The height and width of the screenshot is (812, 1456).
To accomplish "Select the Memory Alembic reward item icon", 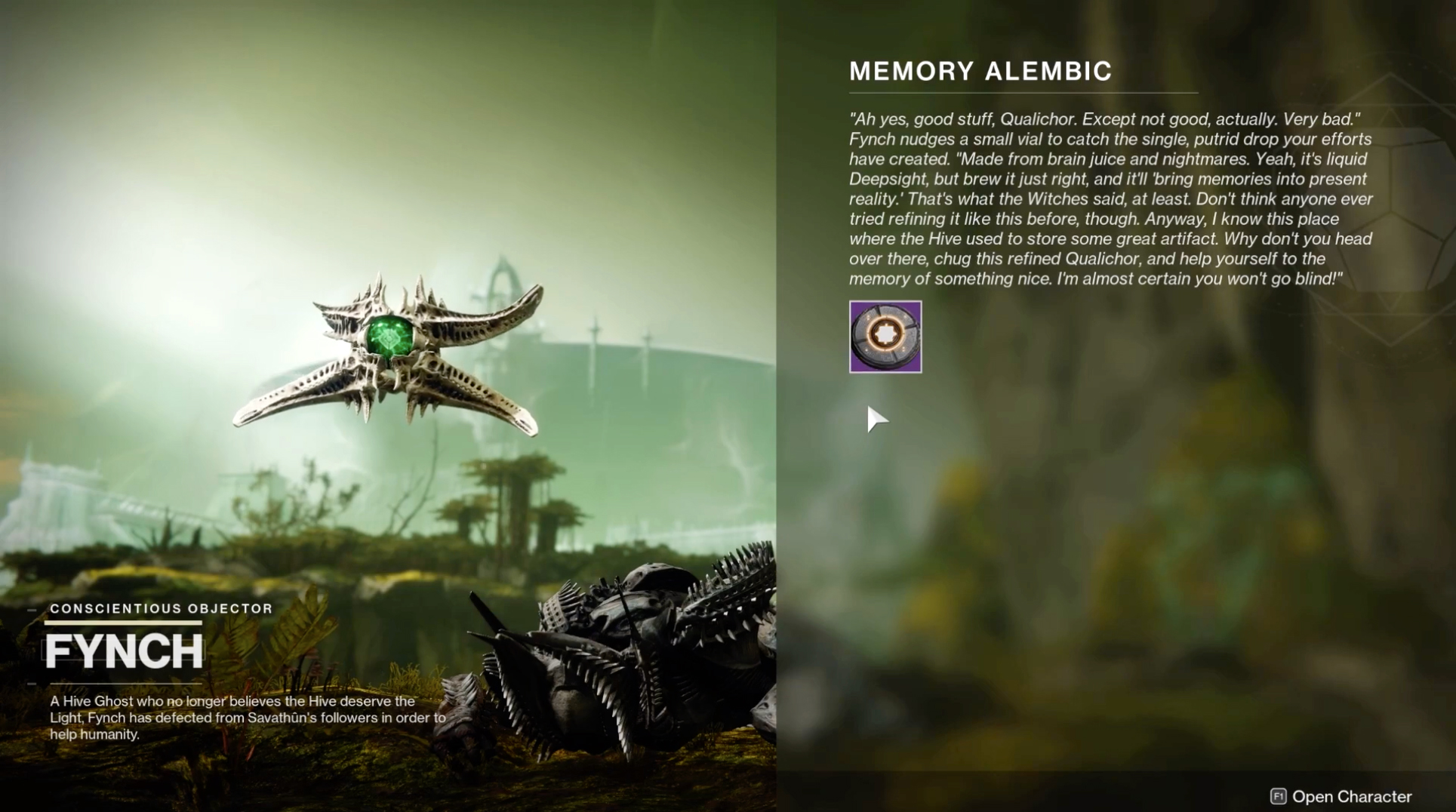I will (x=885, y=337).
